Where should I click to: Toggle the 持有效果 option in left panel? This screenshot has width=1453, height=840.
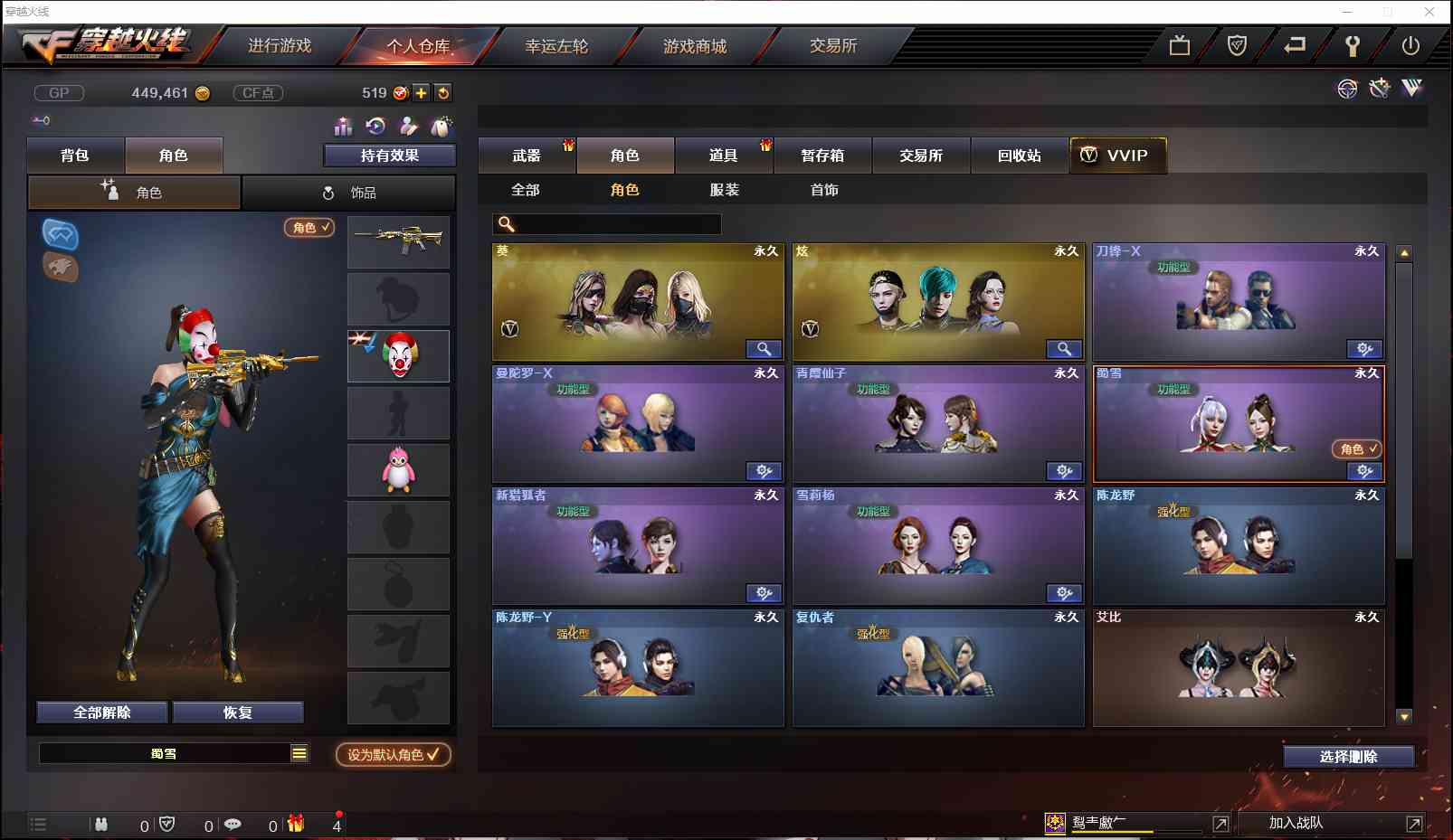[x=389, y=155]
